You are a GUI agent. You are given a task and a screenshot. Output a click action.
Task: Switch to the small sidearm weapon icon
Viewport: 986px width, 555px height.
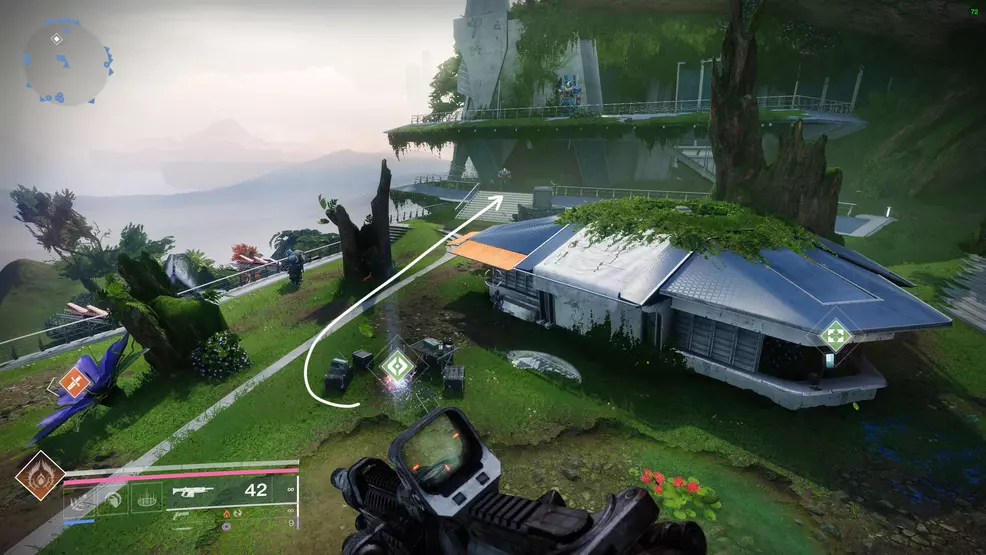[x=182, y=515]
